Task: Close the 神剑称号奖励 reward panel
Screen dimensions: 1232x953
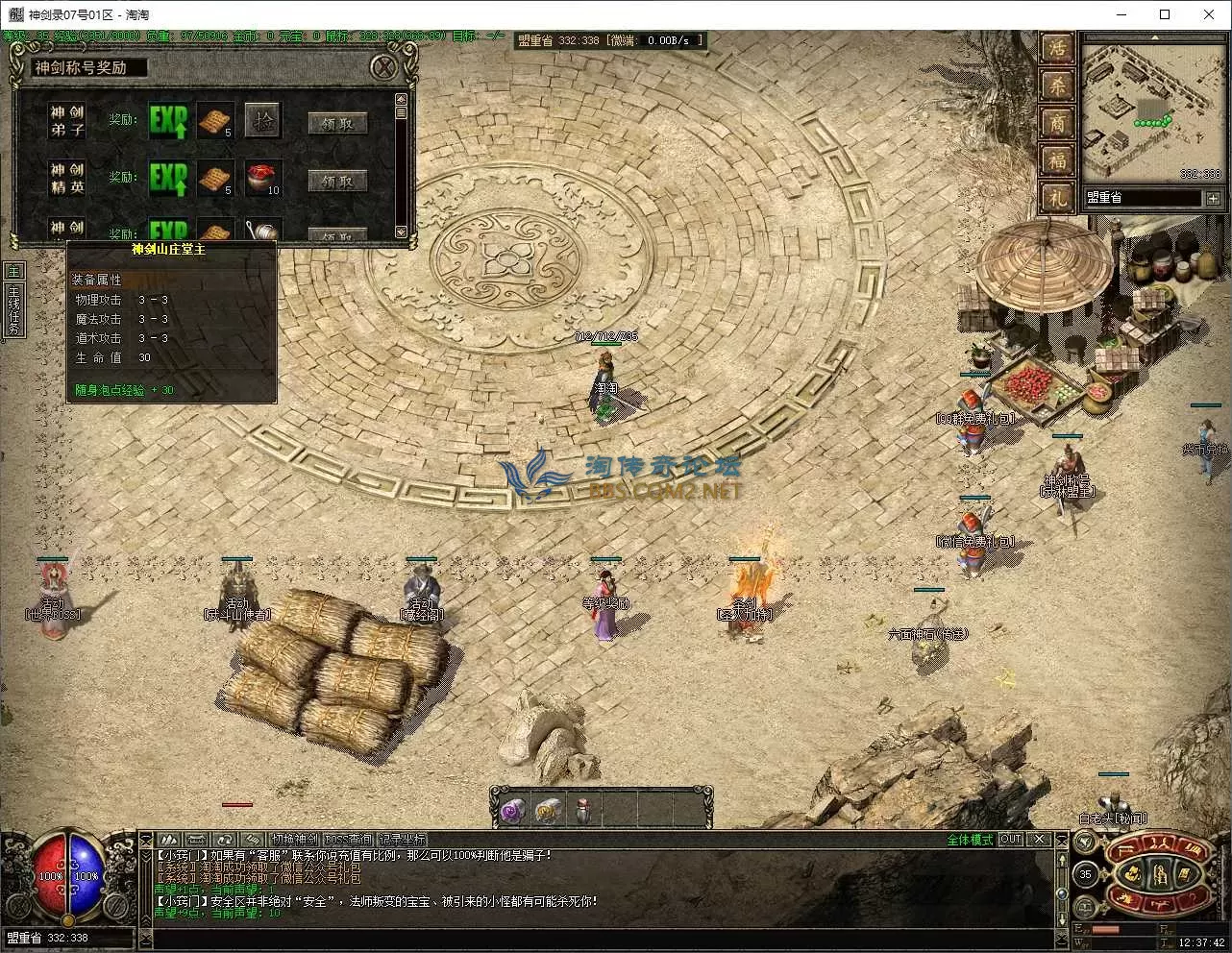Action: pos(384,67)
